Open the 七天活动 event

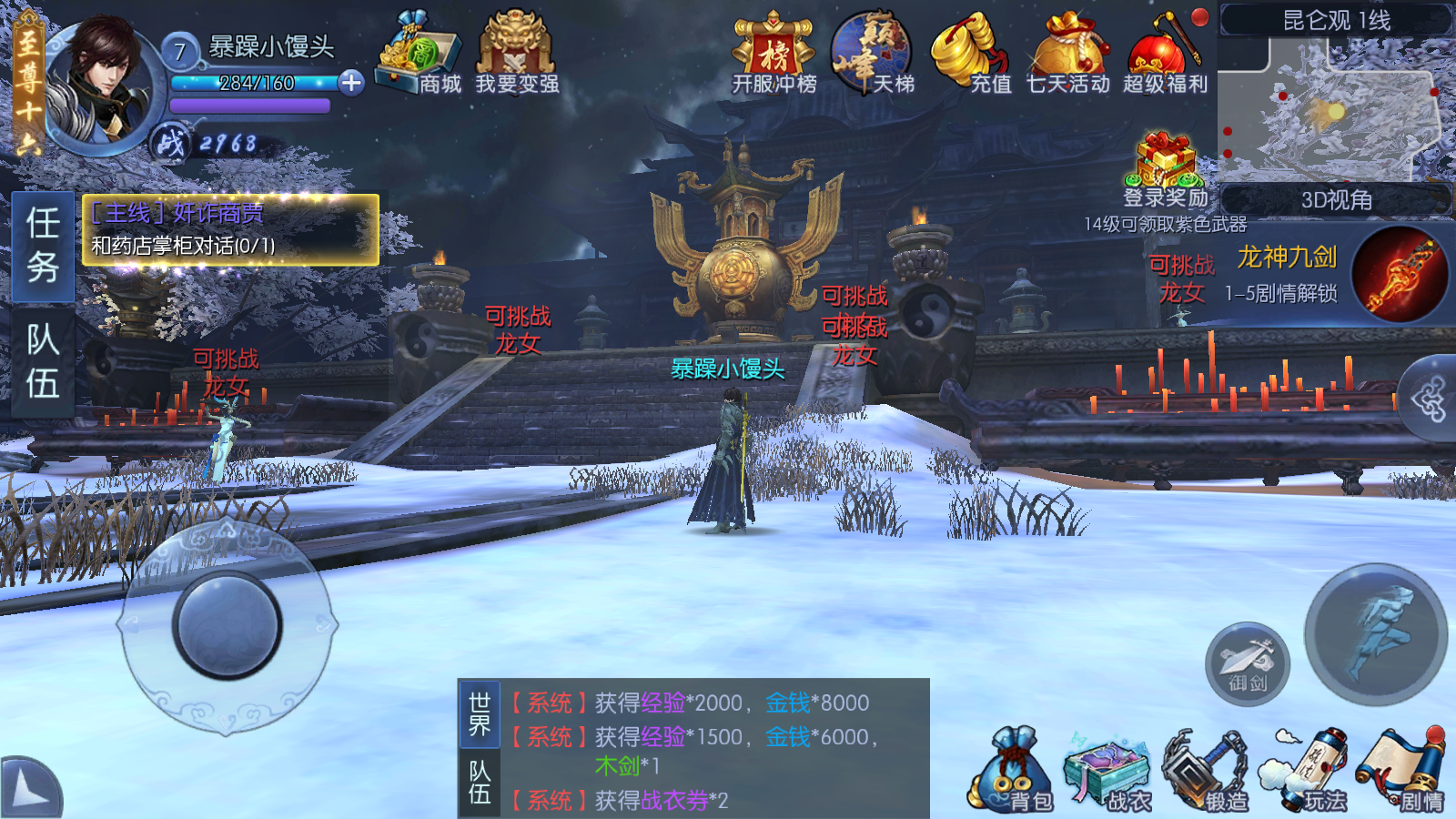pos(1068,55)
